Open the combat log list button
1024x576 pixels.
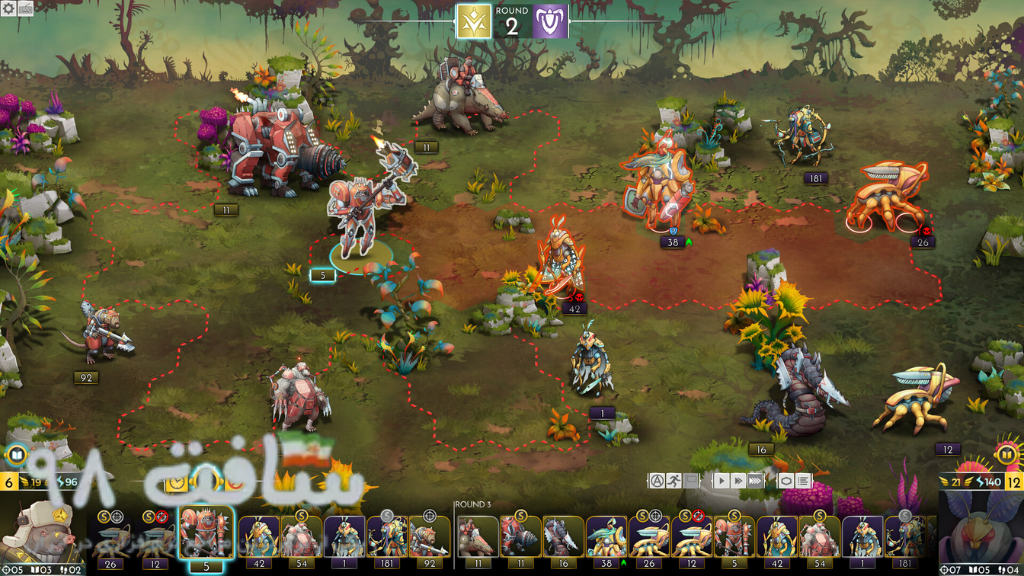pyautogui.click(x=803, y=481)
